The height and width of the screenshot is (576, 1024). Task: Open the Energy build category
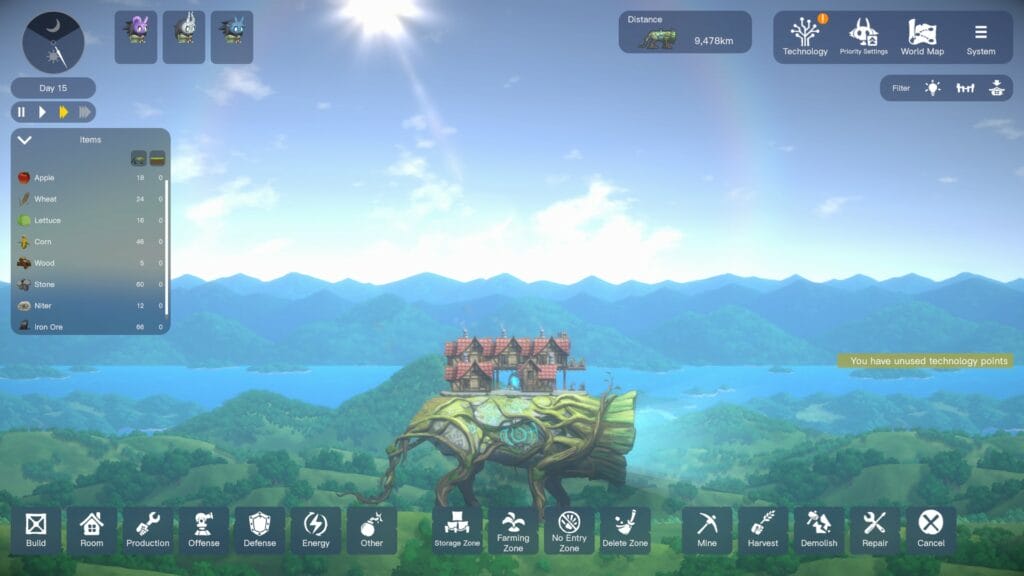316,530
